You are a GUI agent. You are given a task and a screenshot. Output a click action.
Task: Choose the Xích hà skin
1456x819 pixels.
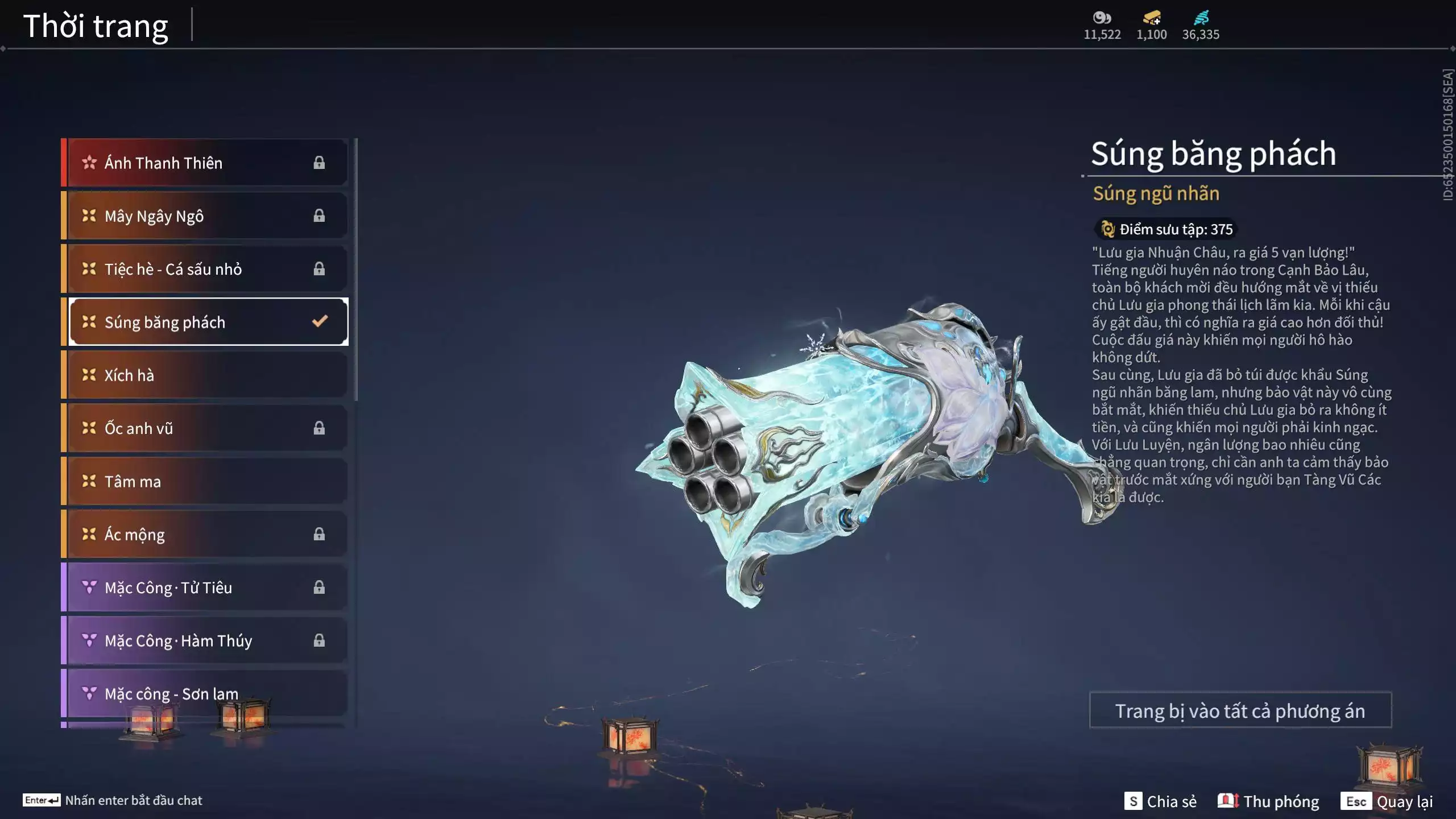coord(205,375)
